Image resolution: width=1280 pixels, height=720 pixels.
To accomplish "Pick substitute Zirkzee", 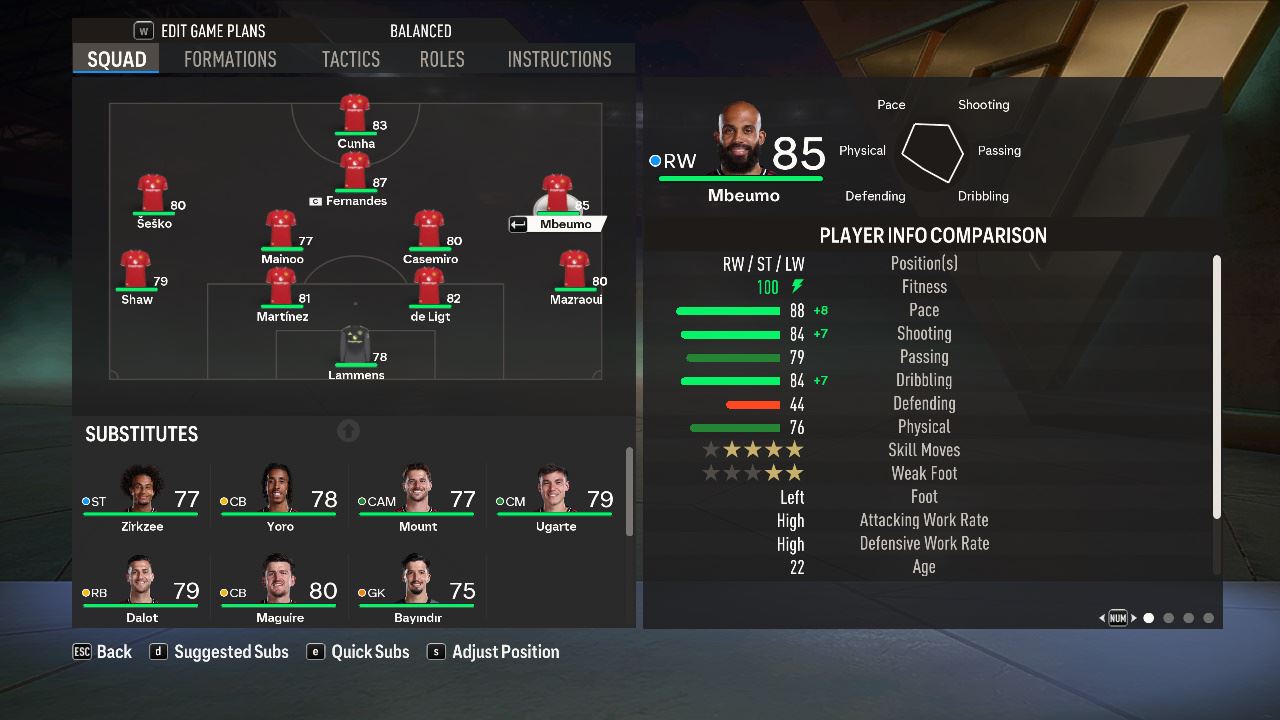I will (142, 495).
